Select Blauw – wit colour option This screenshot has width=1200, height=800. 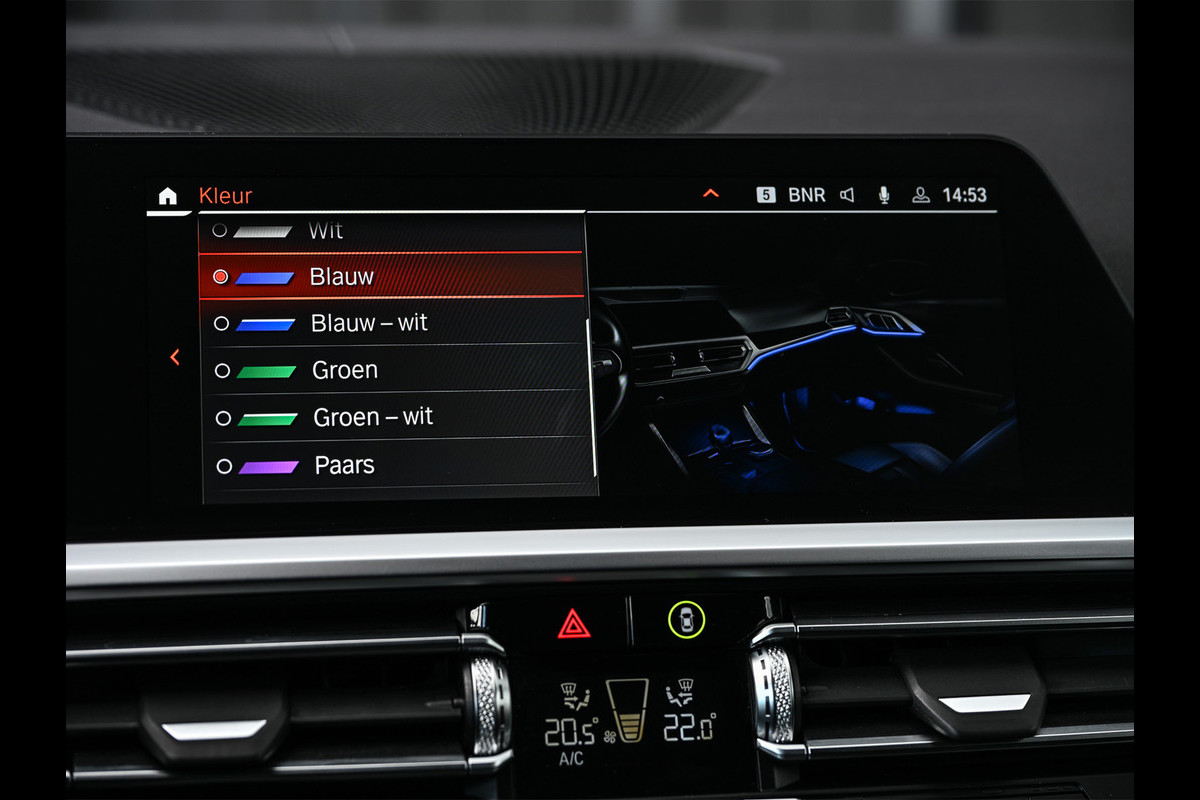[368, 323]
